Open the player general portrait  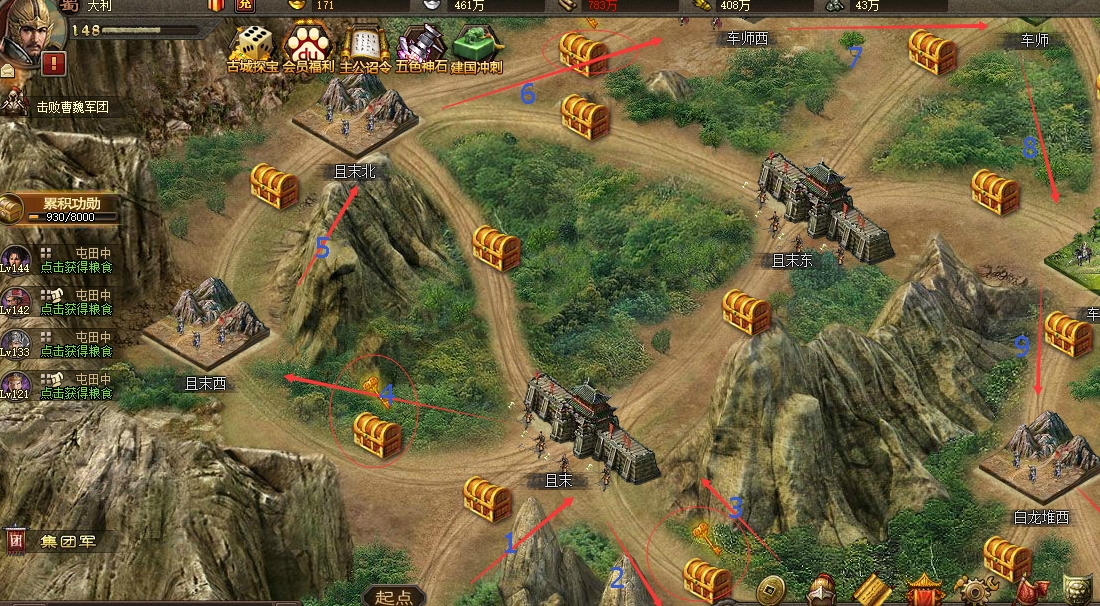[28, 30]
